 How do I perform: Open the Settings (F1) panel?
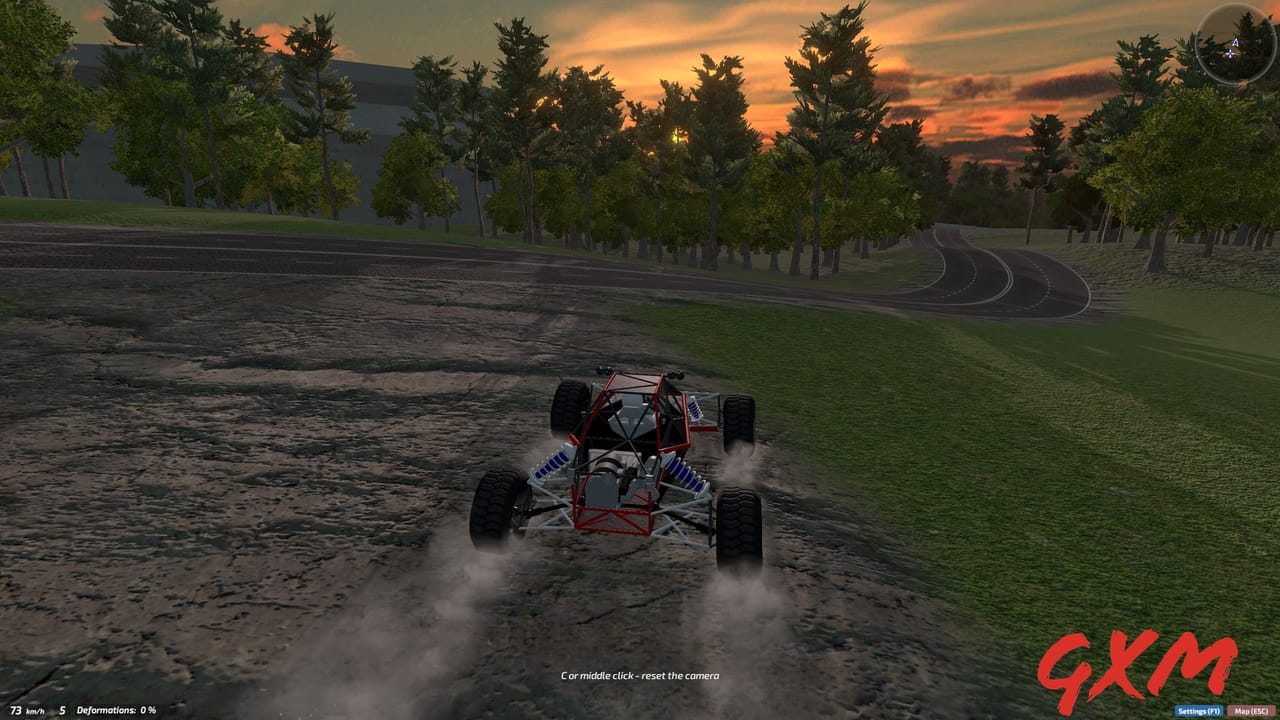pyautogui.click(x=1198, y=710)
